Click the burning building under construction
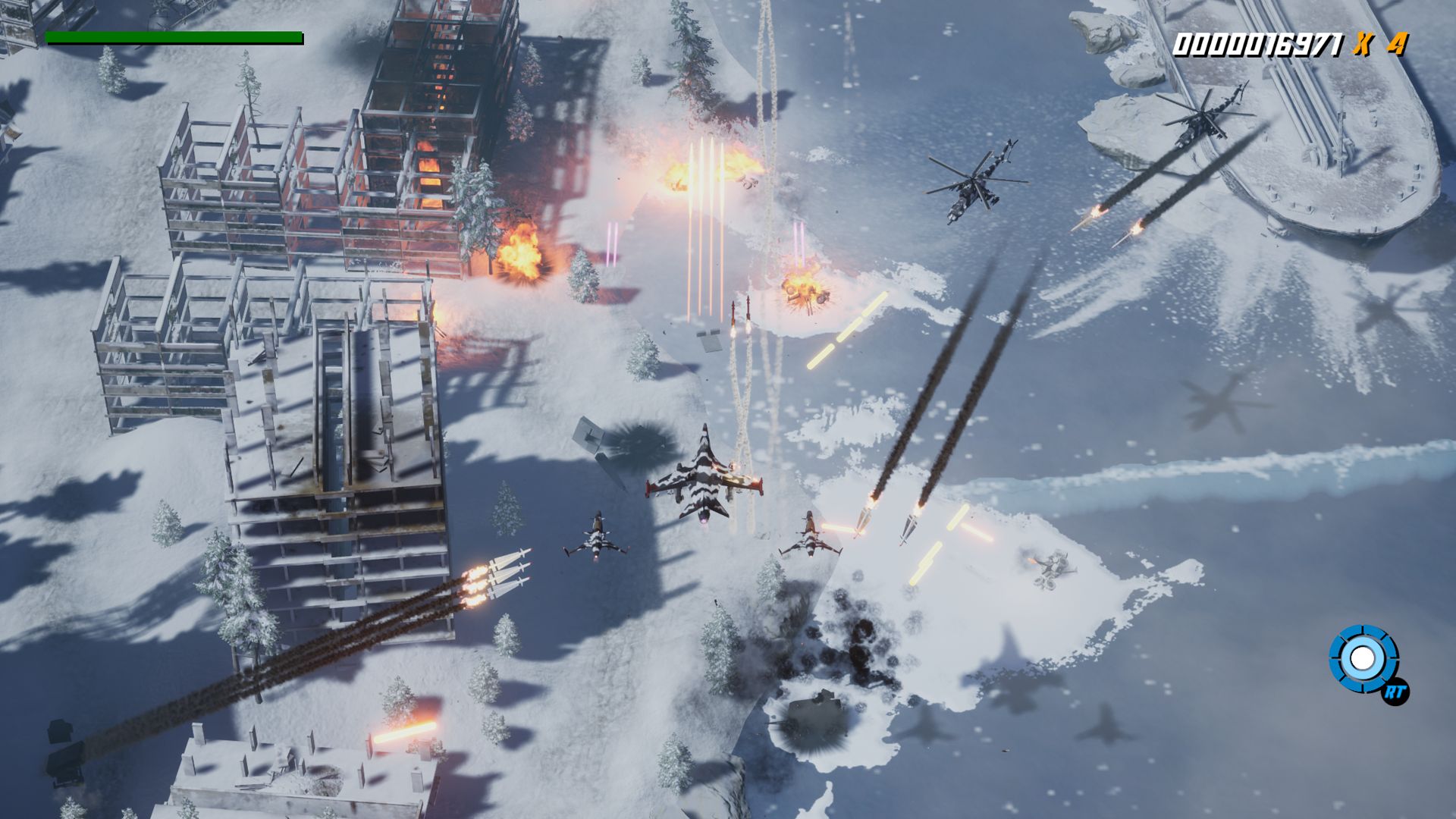Screen dimensions: 1456x819 [432, 136]
